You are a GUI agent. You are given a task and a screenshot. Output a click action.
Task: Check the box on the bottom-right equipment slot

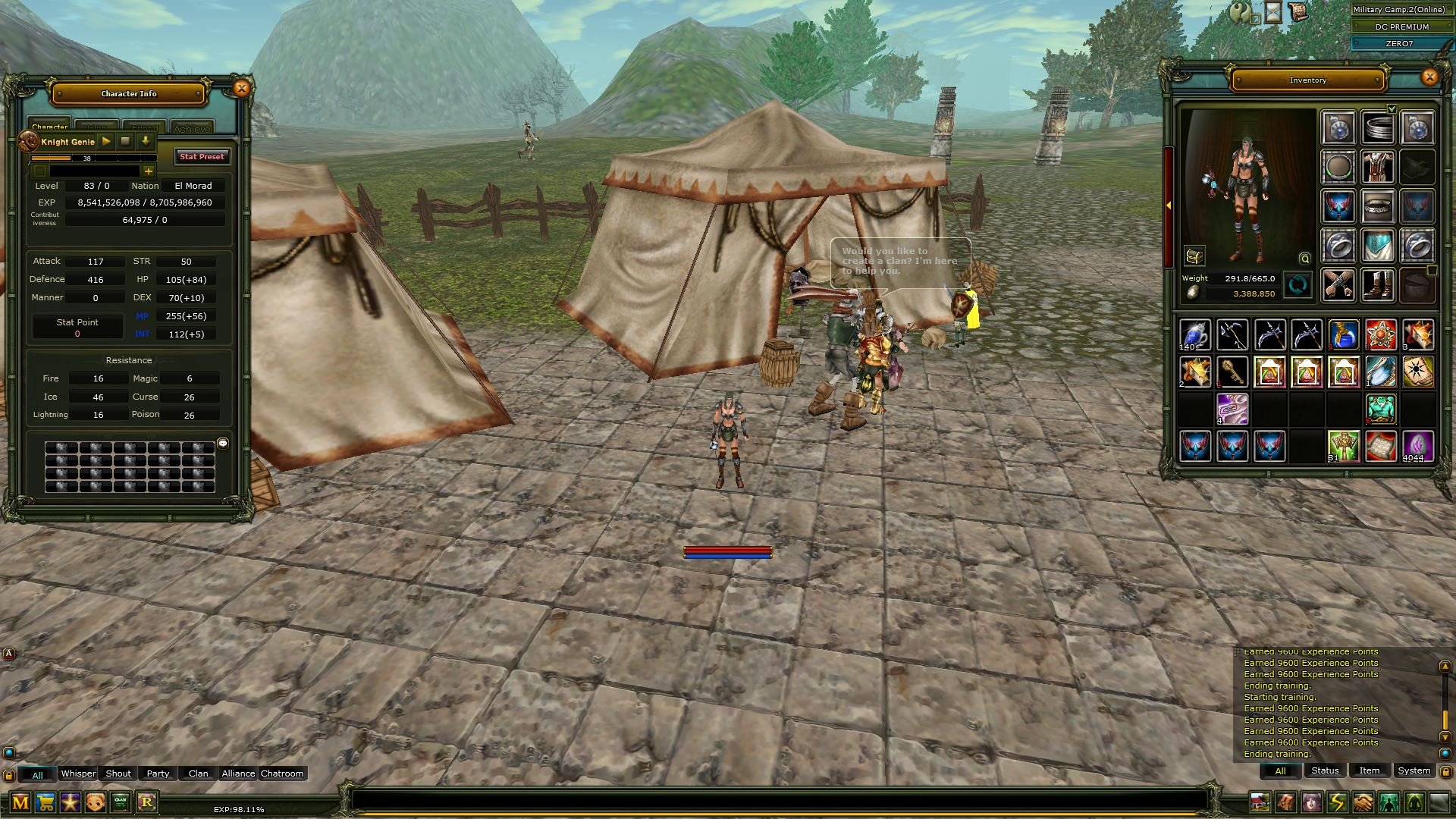click(1432, 271)
